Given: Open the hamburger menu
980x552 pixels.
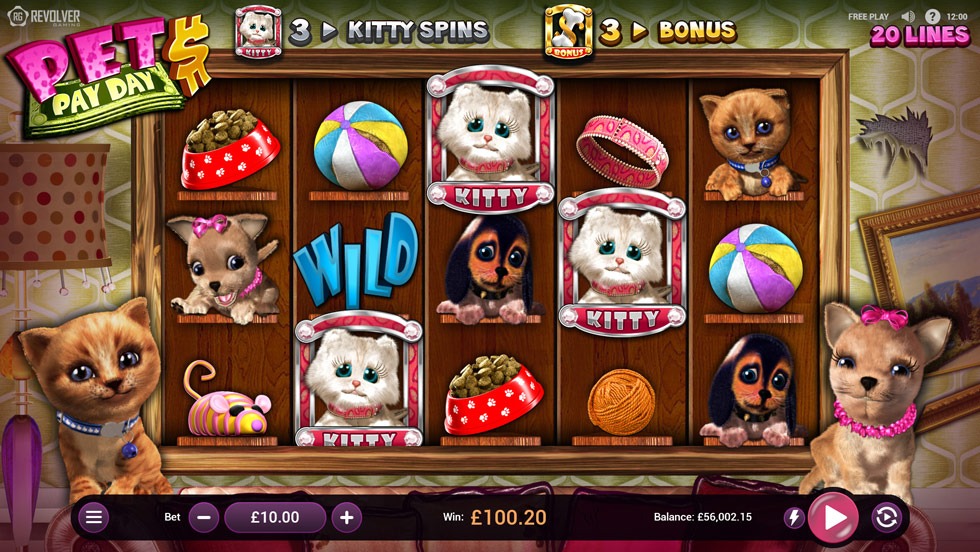Looking at the screenshot, I should tap(94, 517).
